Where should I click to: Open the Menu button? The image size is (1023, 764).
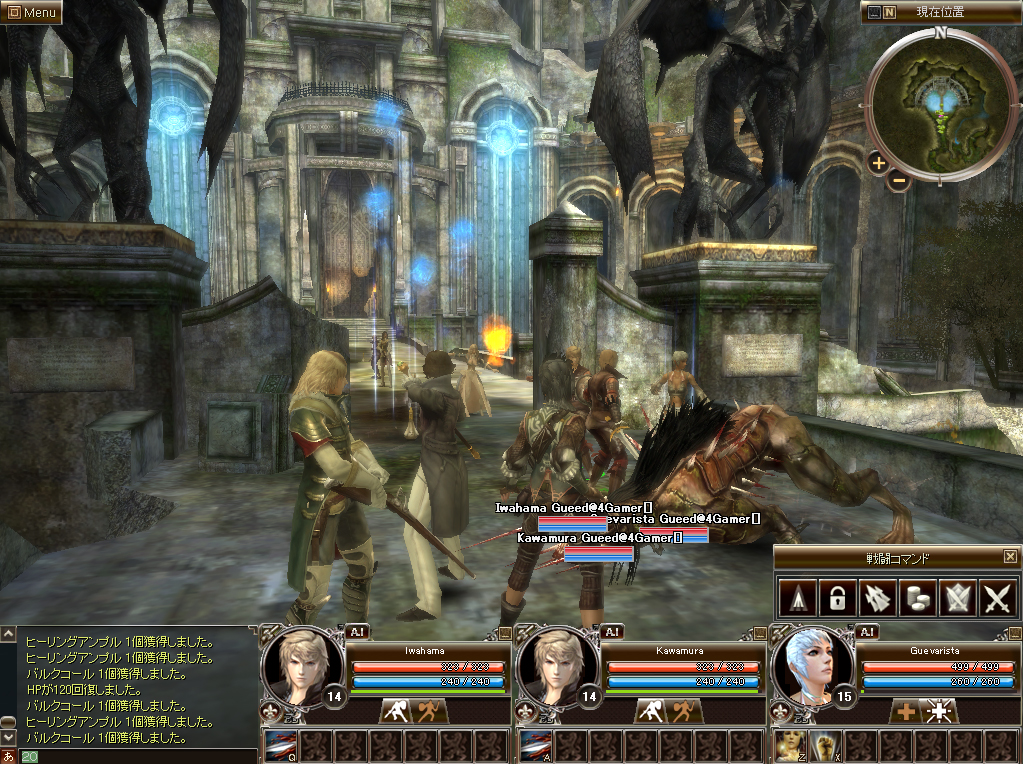[32, 13]
